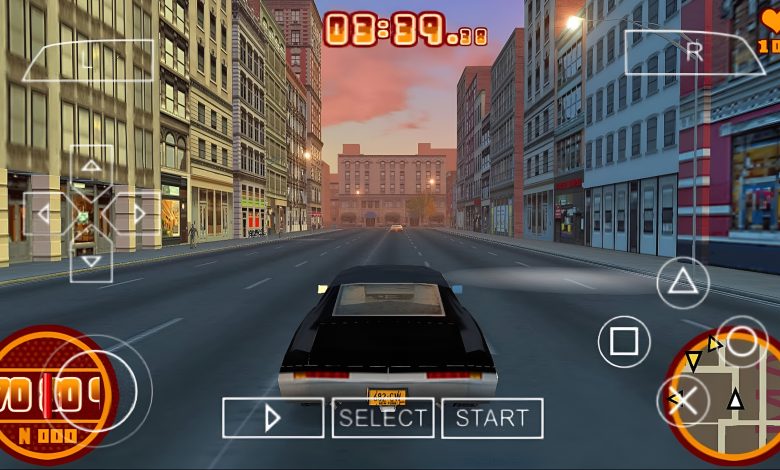Tap the D-pad right arrow
Screen dimensions: 780x470
click(139, 214)
